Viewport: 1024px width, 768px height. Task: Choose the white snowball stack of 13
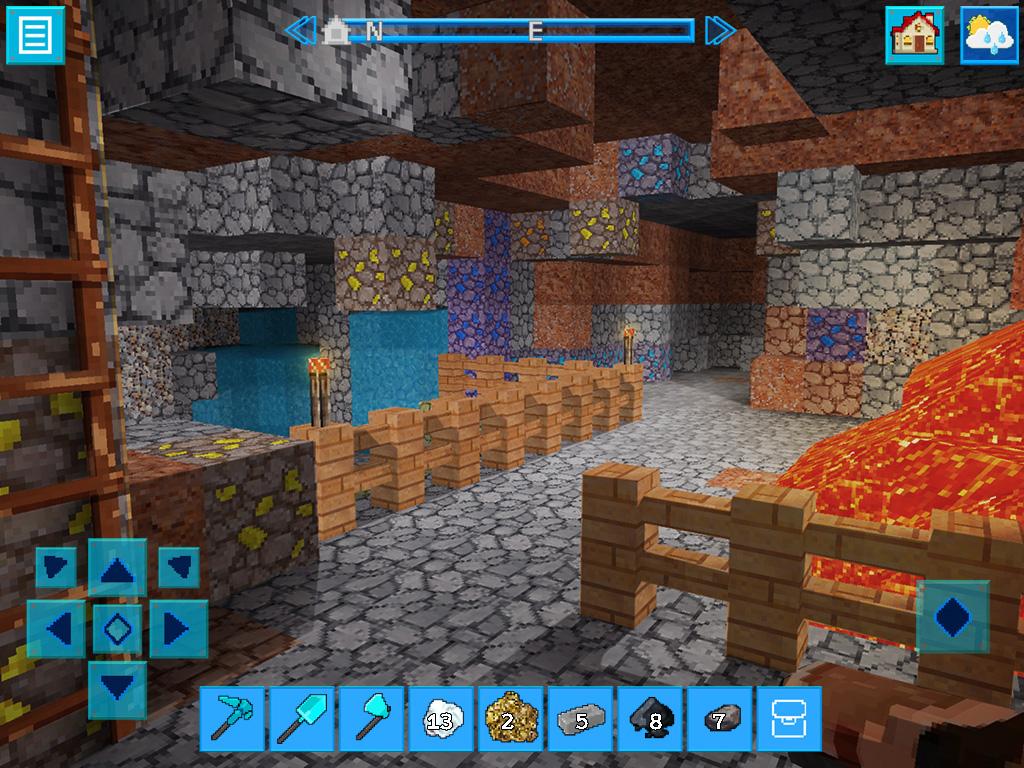click(x=440, y=718)
